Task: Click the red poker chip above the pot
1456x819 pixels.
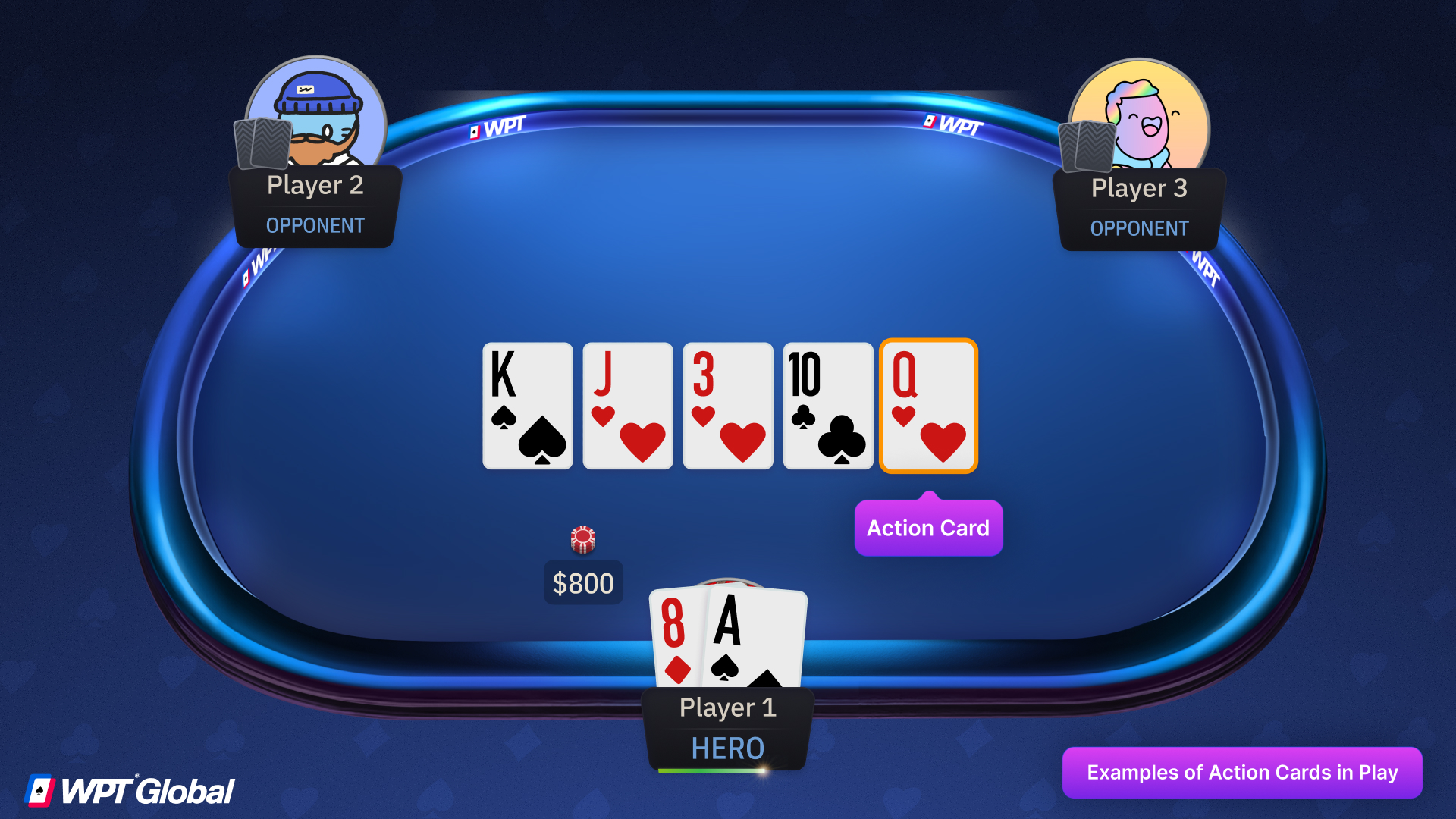Action: point(583,538)
